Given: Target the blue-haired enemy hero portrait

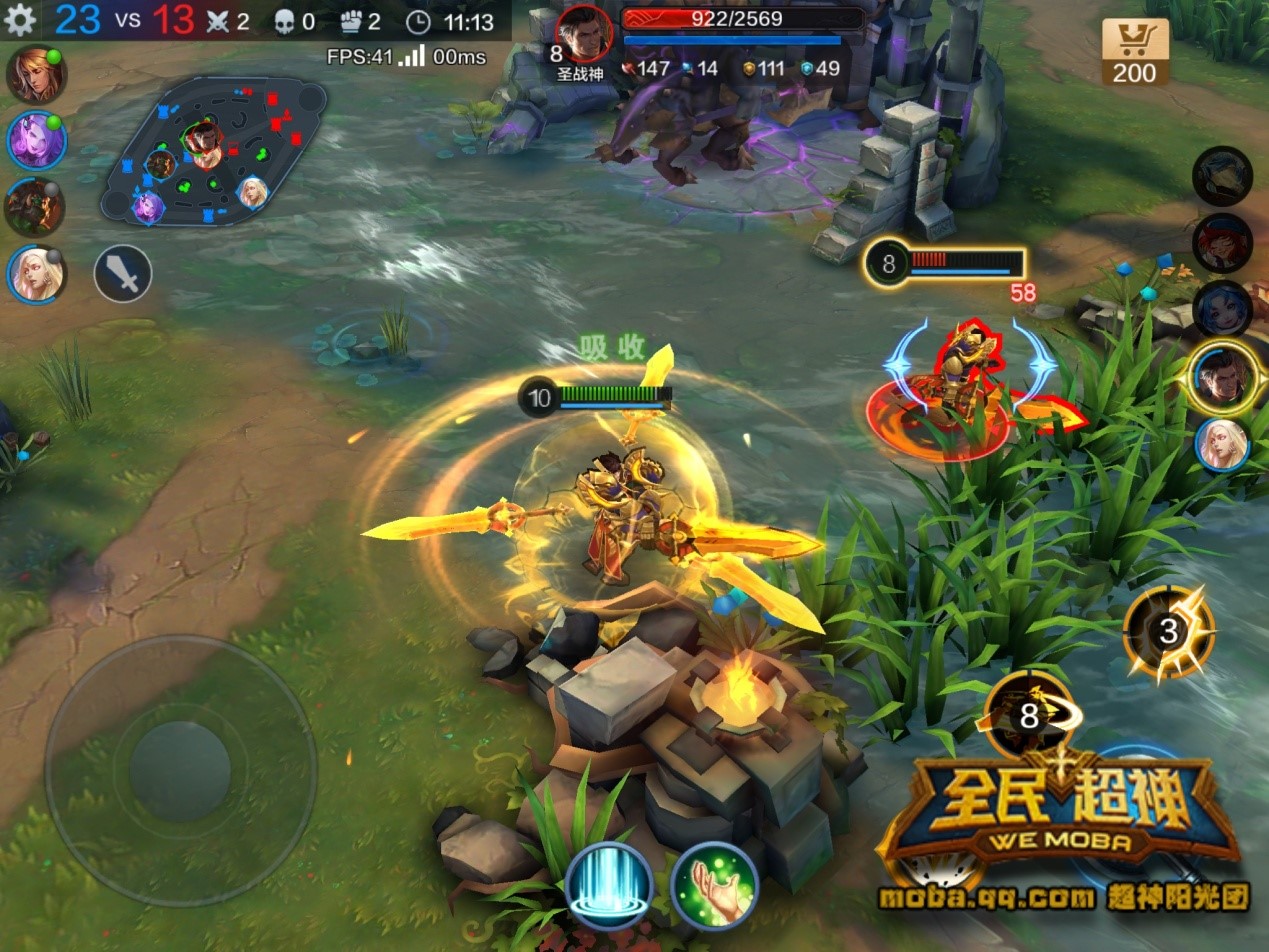Looking at the screenshot, I should tap(1222, 309).
